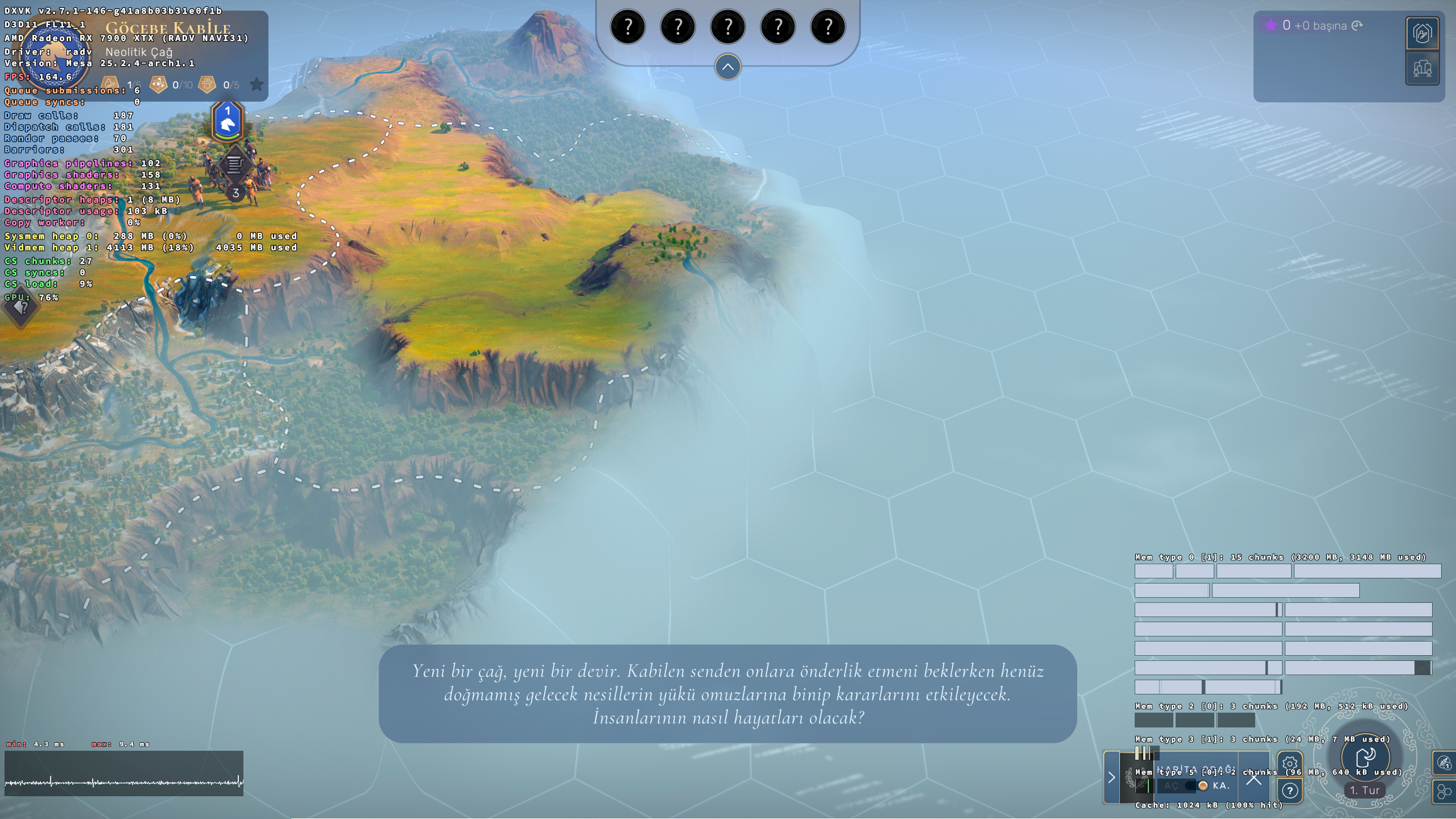
Task: Select the last unknown empire portrait
Action: [x=828, y=27]
